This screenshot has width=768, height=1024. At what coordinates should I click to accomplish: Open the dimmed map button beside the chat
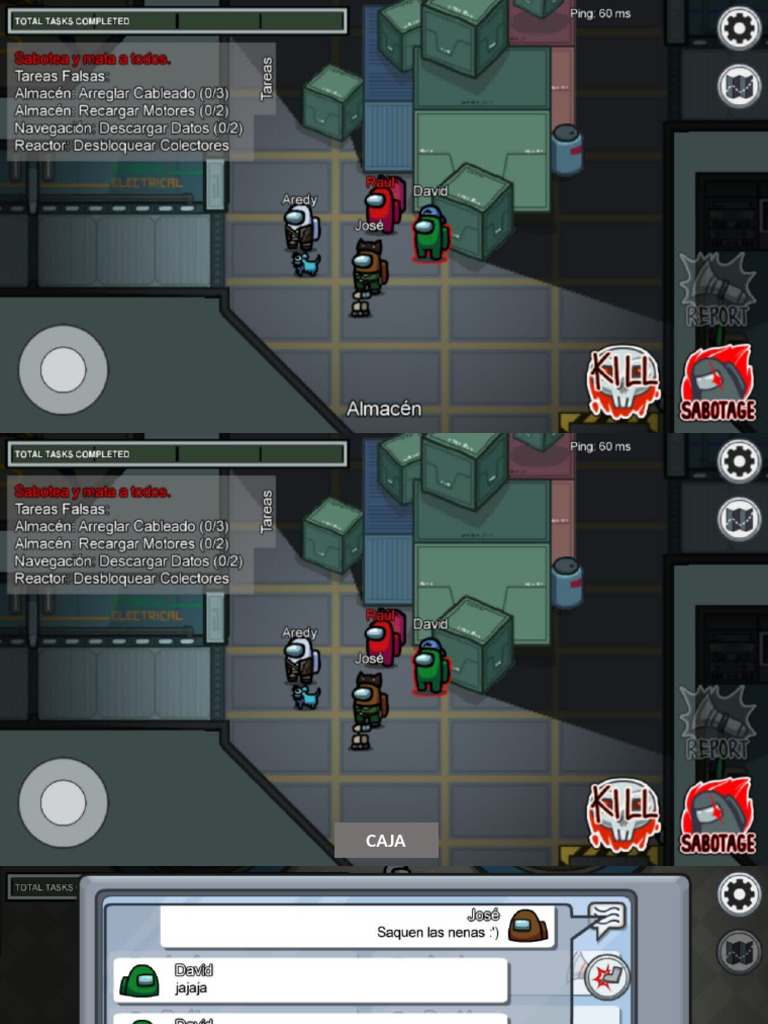739,951
